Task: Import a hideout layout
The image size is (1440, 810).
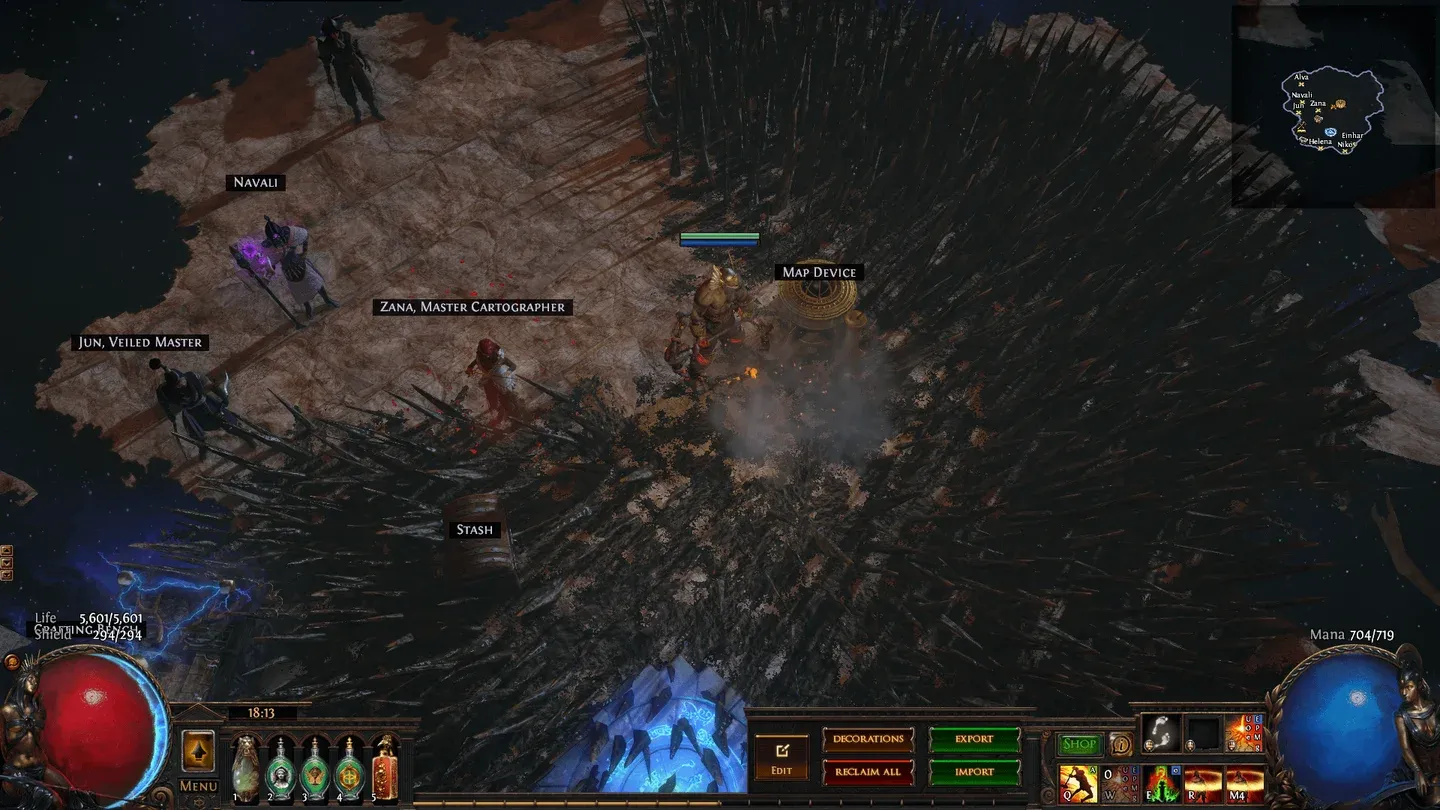Action: pos(974,772)
